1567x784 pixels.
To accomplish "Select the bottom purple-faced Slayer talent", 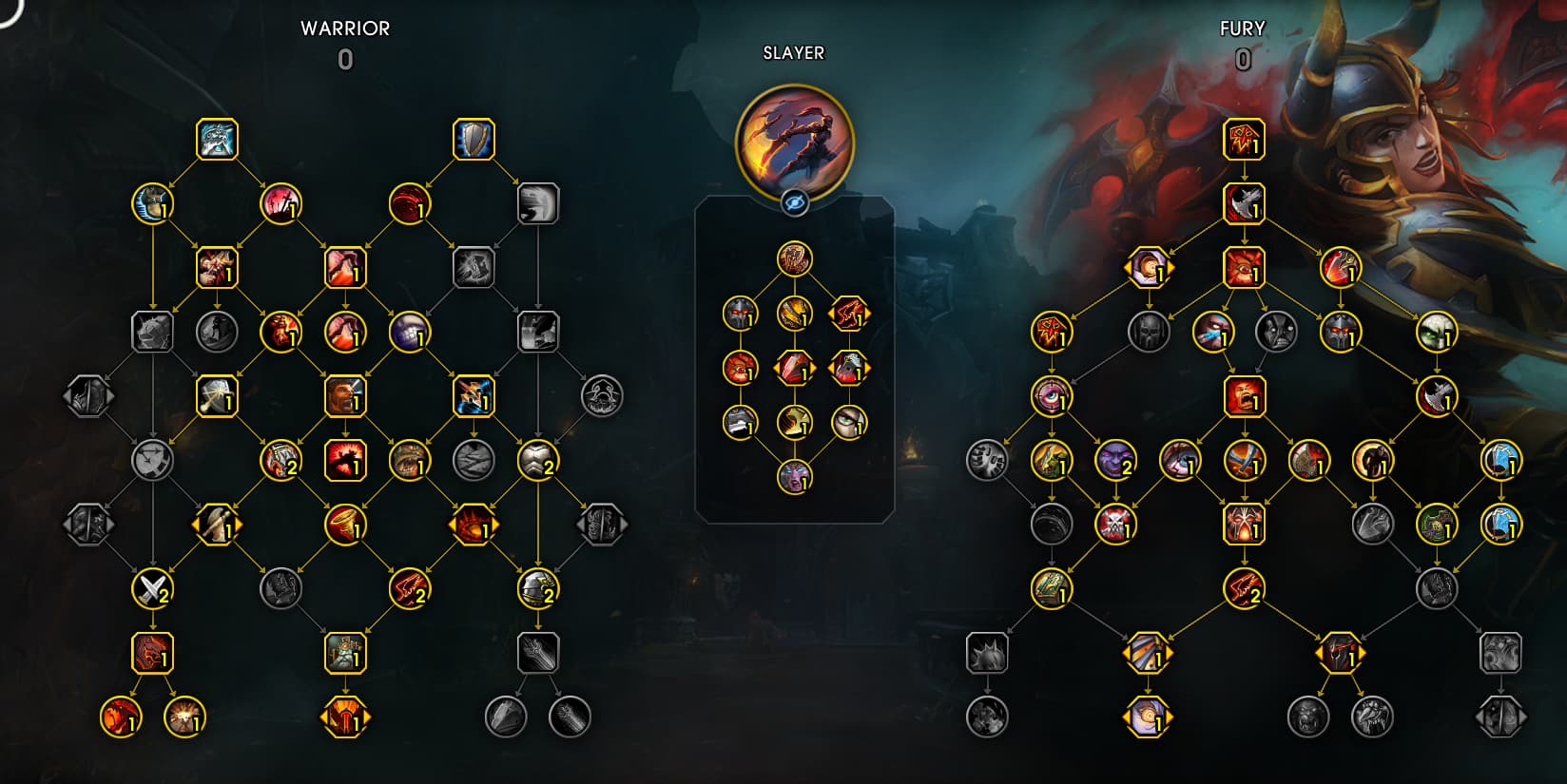I will 795,476.
